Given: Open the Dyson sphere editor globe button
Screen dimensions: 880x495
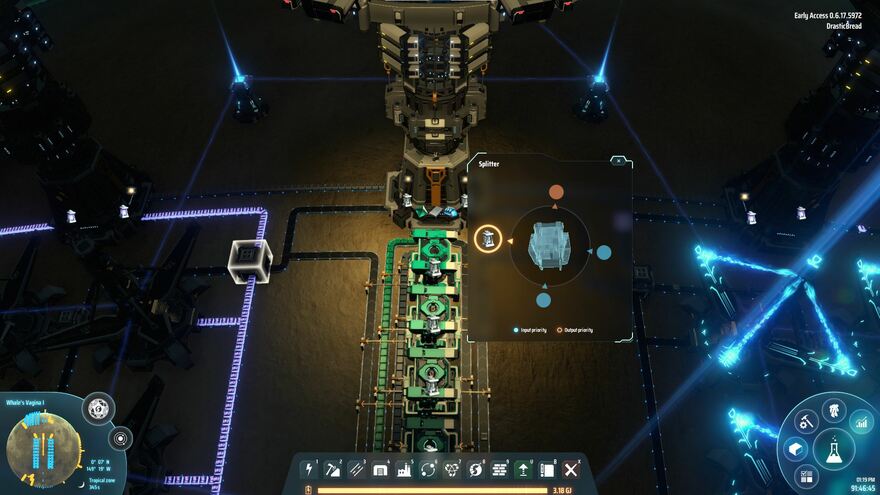Looking at the screenshot, I should coord(98,408).
